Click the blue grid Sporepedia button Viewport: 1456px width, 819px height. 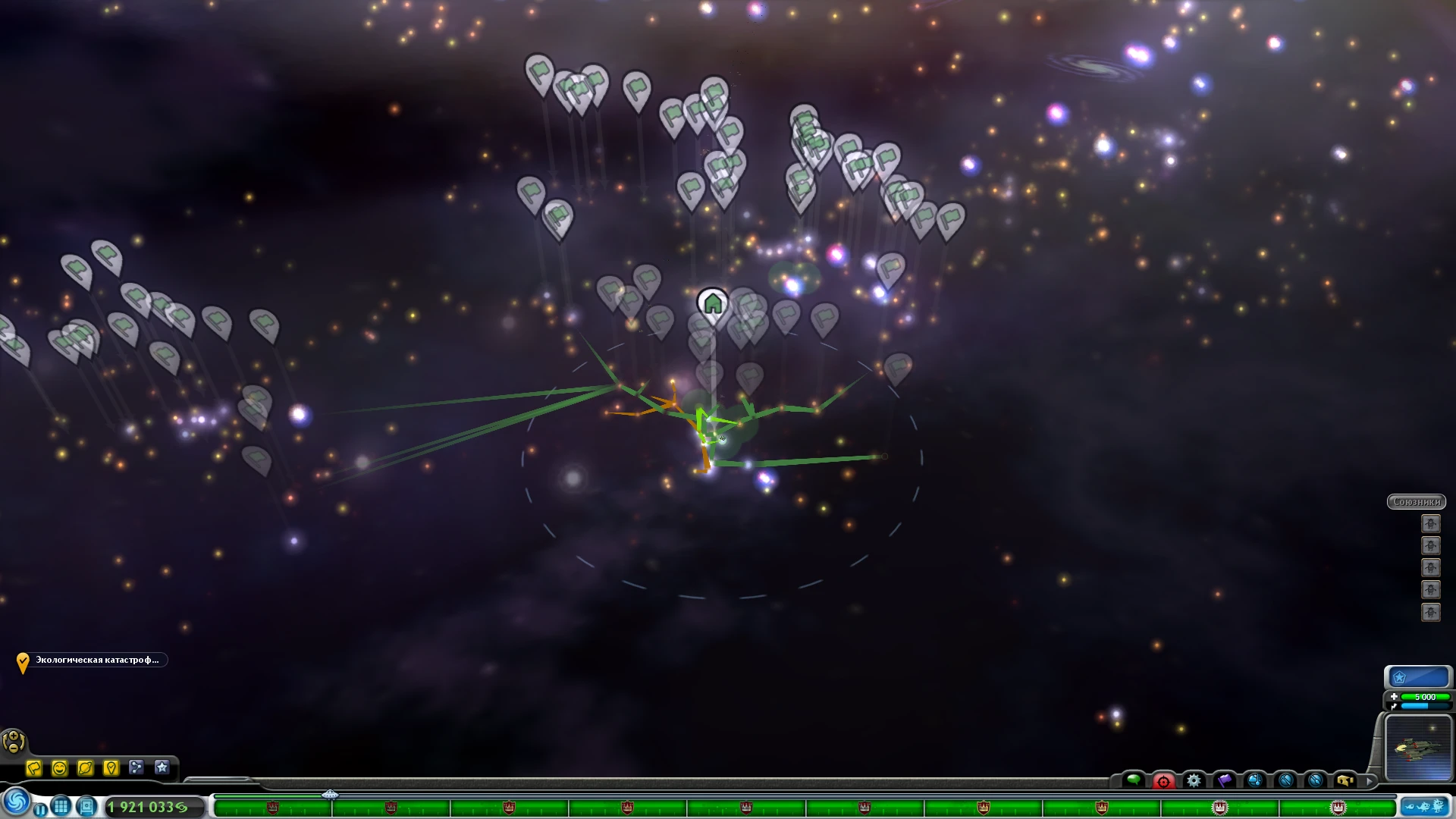61,806
